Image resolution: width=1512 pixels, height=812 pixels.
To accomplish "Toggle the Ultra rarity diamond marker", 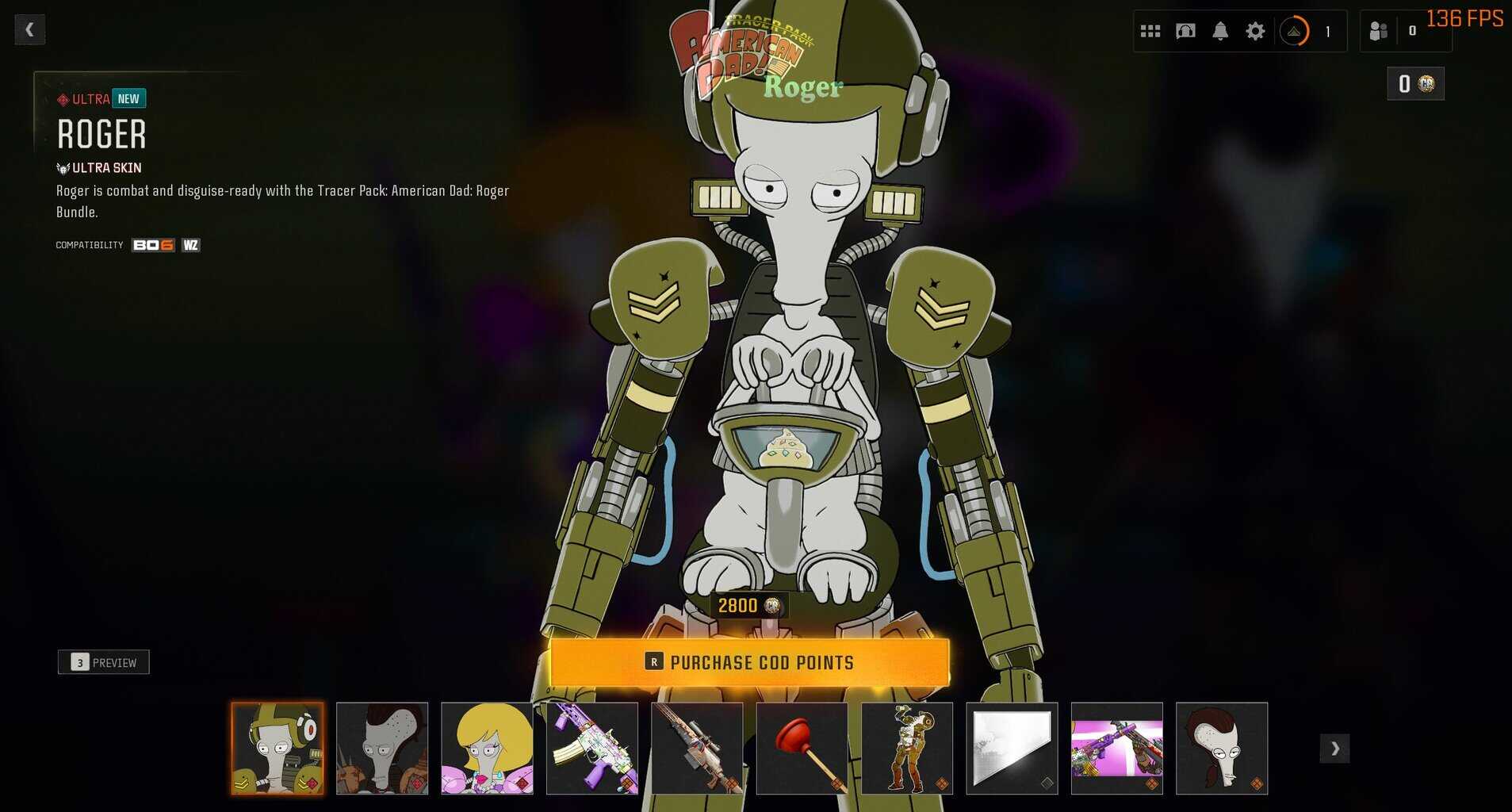I will [x=63, y=98].
